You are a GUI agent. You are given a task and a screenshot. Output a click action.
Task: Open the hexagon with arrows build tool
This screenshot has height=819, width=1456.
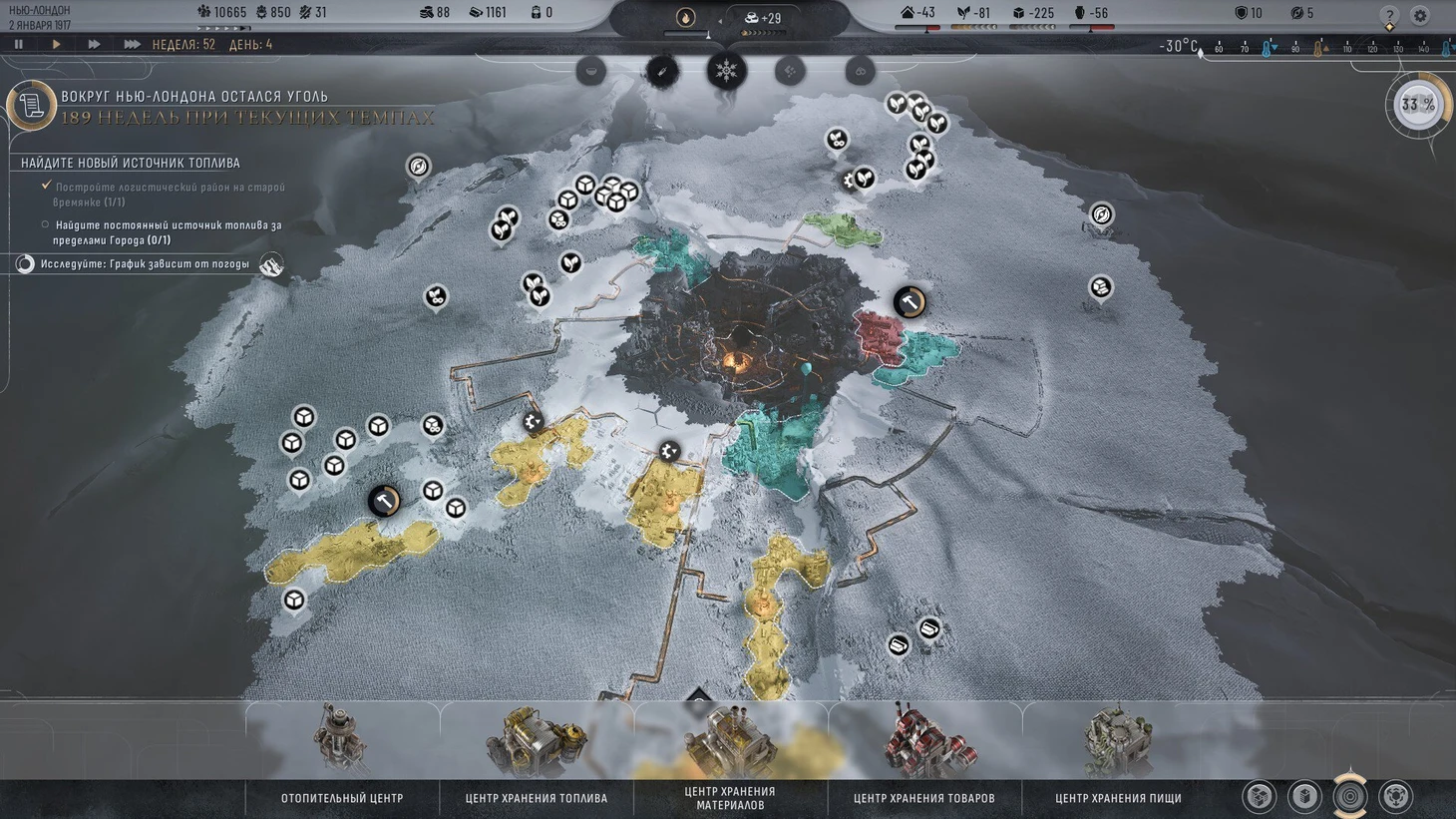(x=1395, y=796)
